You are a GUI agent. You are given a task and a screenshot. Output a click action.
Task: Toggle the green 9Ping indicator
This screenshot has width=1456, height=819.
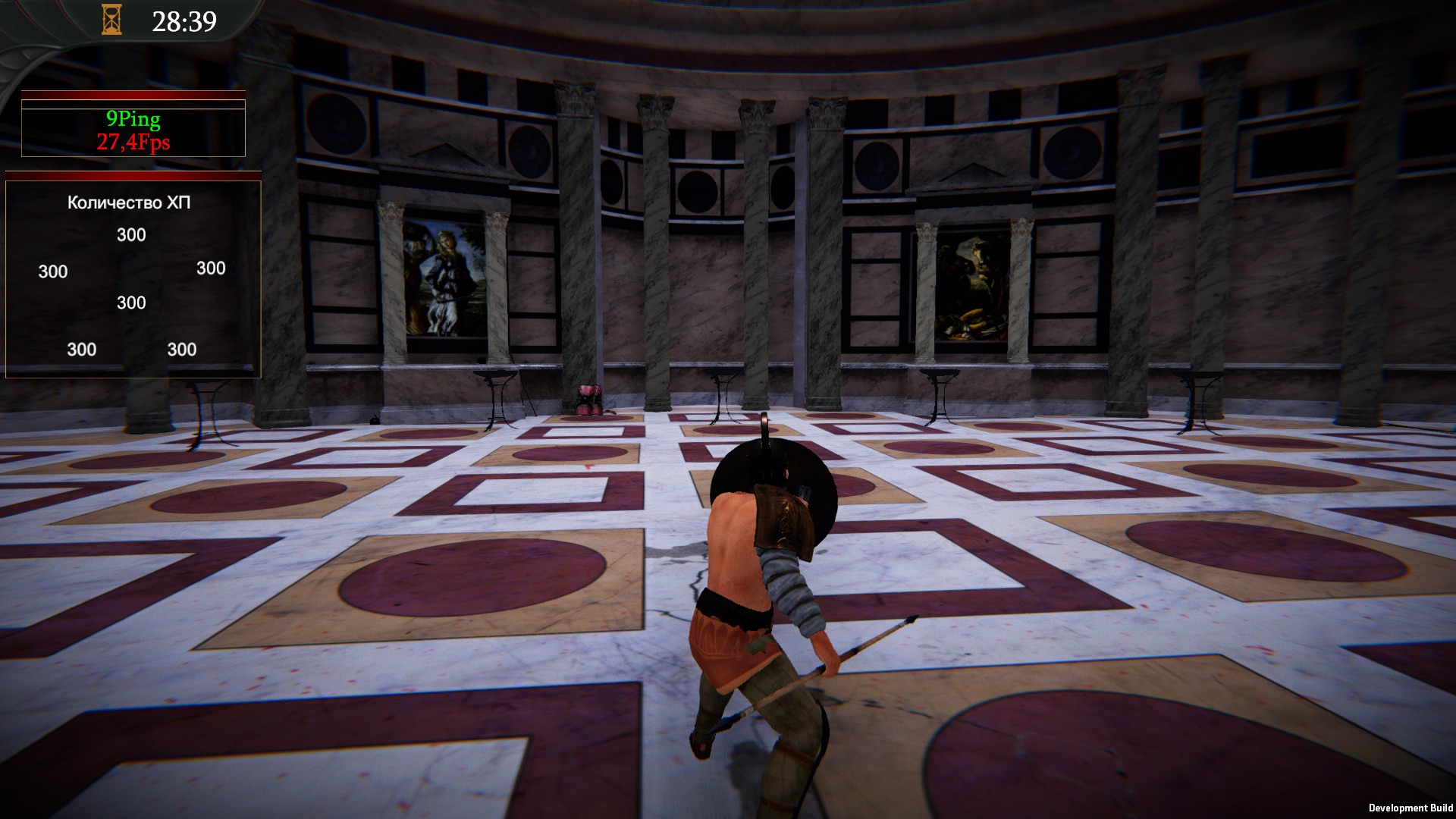133,118
